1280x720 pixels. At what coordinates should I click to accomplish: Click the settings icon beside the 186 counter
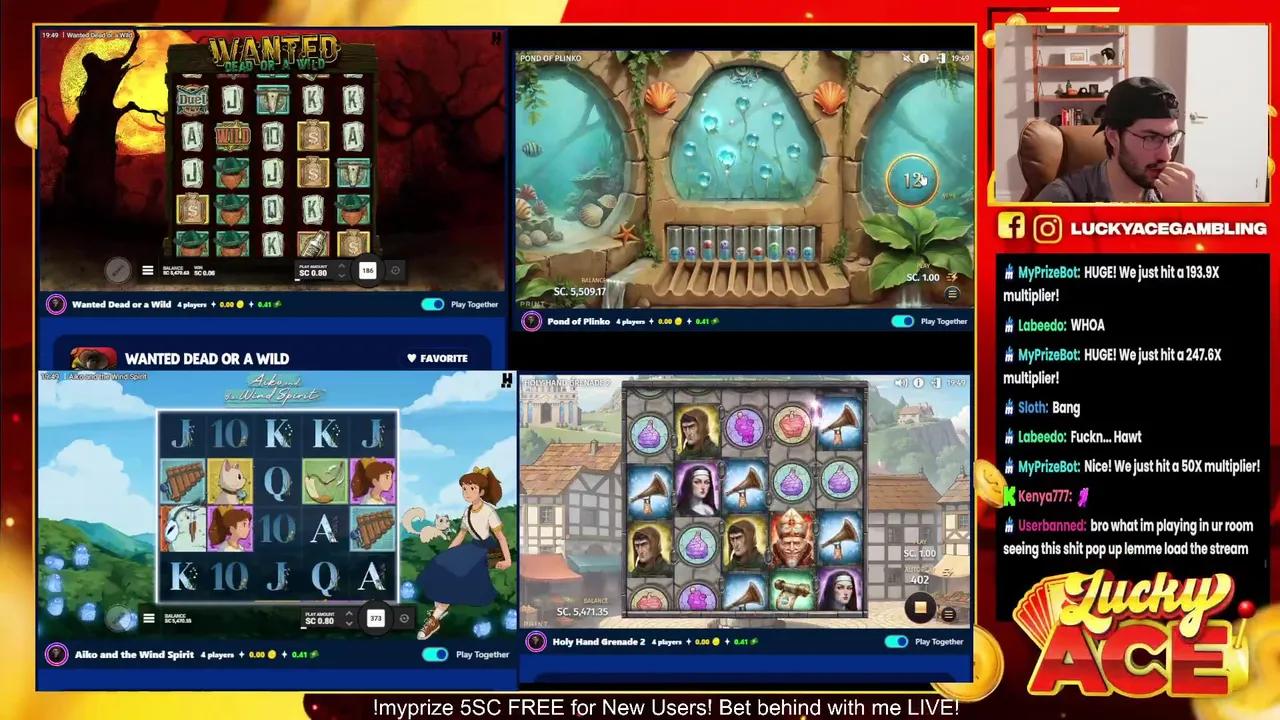pos(396,269)
